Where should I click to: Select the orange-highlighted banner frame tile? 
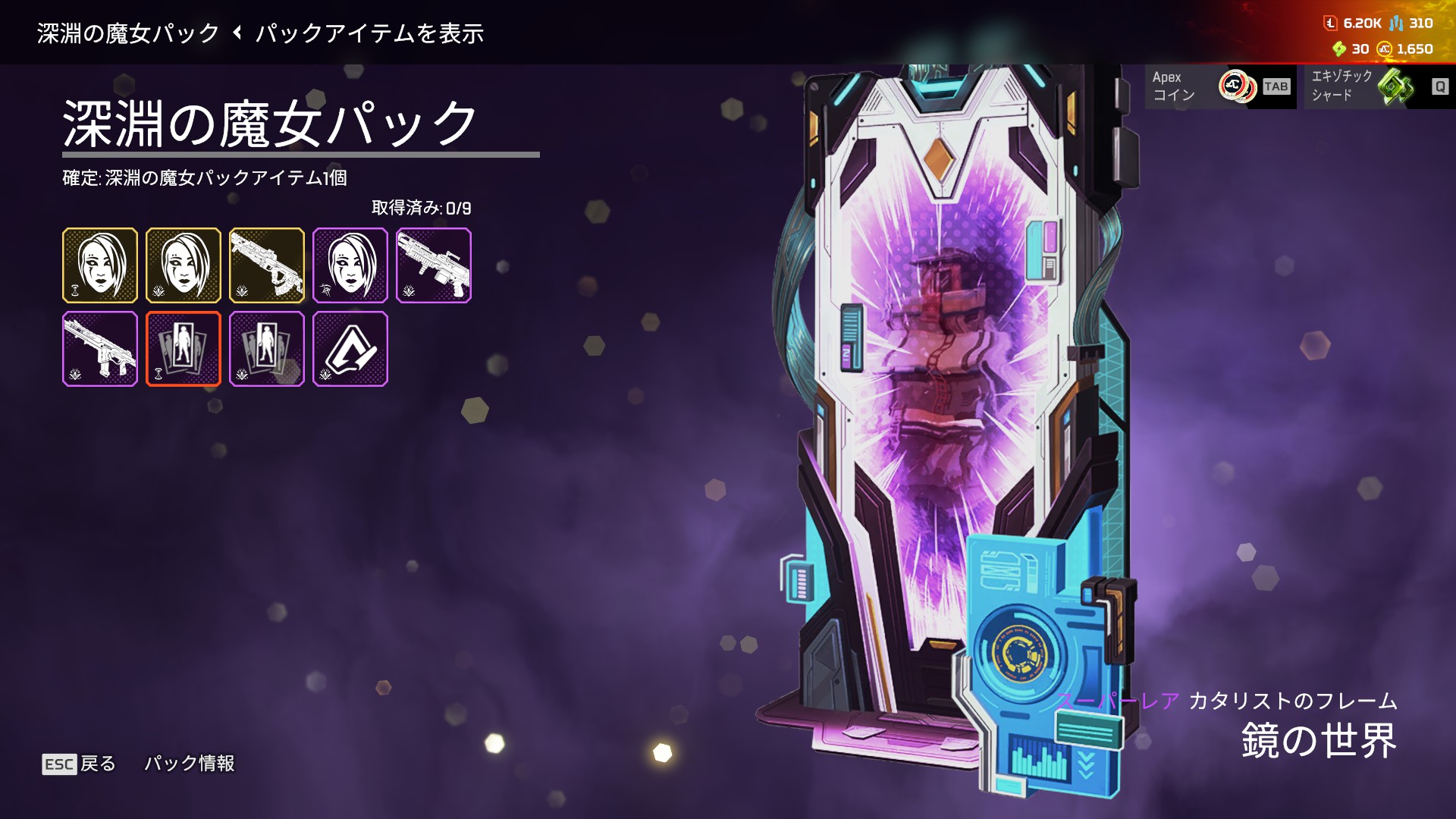[184, 349]
